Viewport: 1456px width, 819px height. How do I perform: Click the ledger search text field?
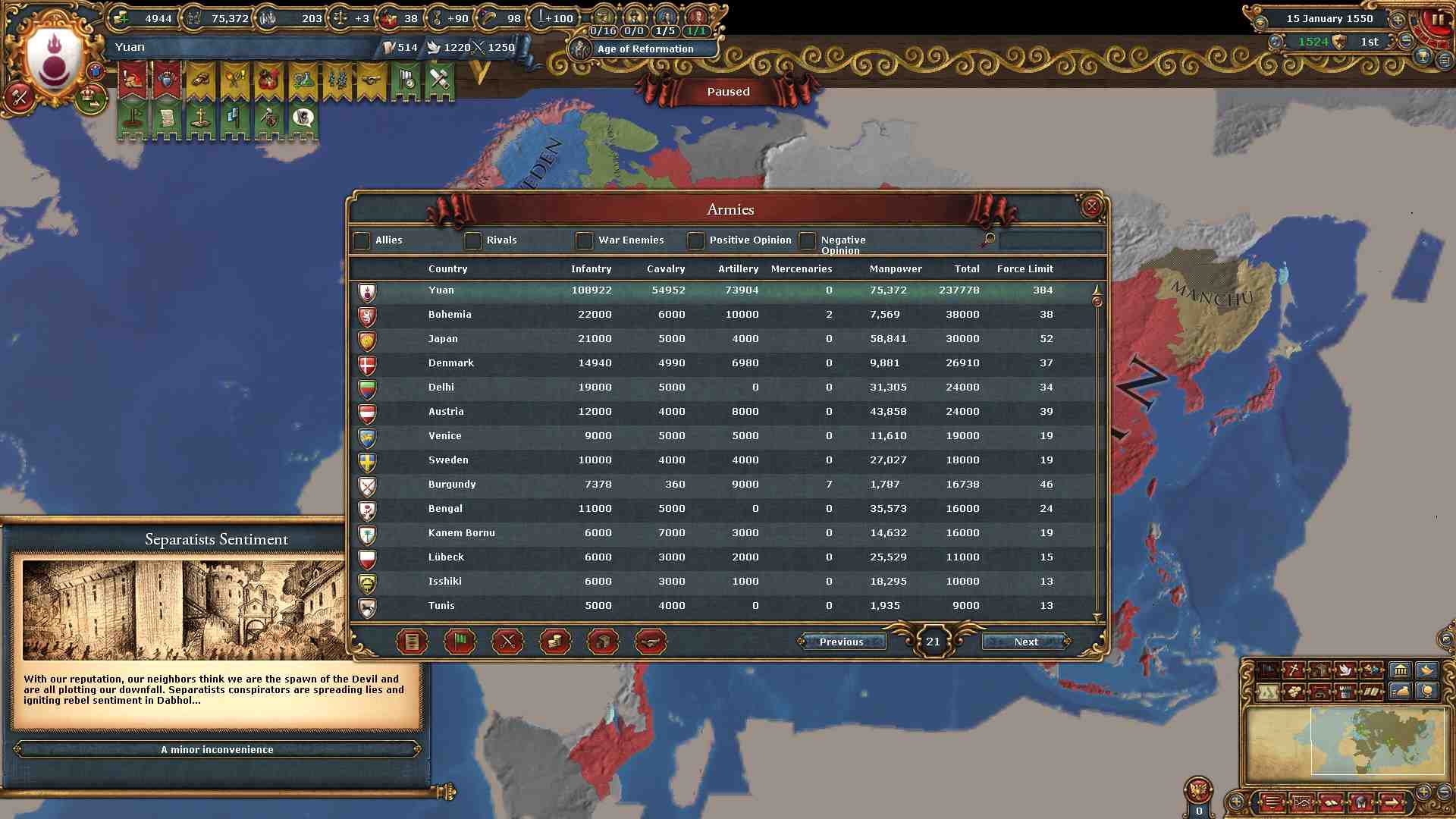(x=1050, y=240)
